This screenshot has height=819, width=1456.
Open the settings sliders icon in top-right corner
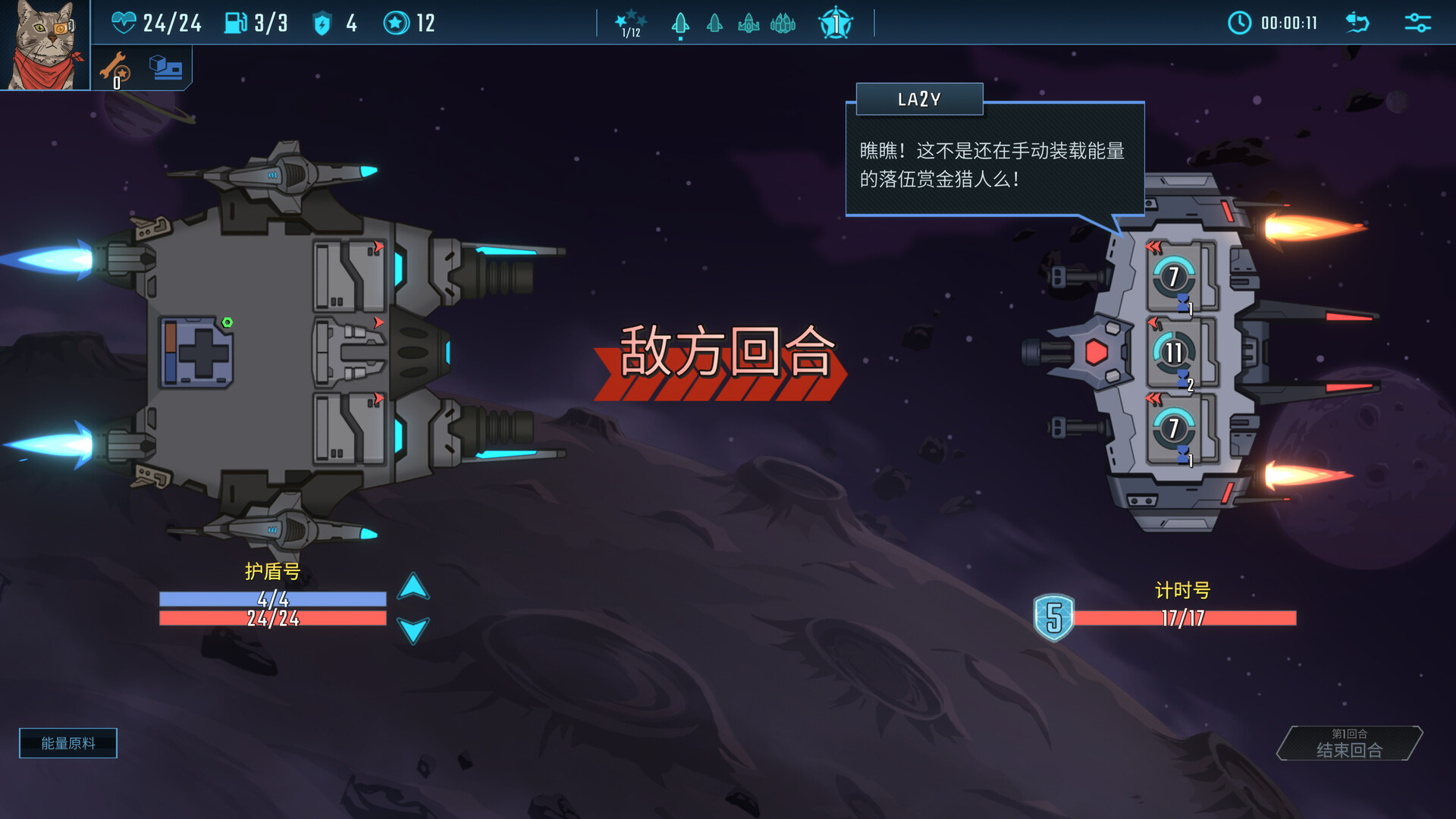click(1416, 23)
